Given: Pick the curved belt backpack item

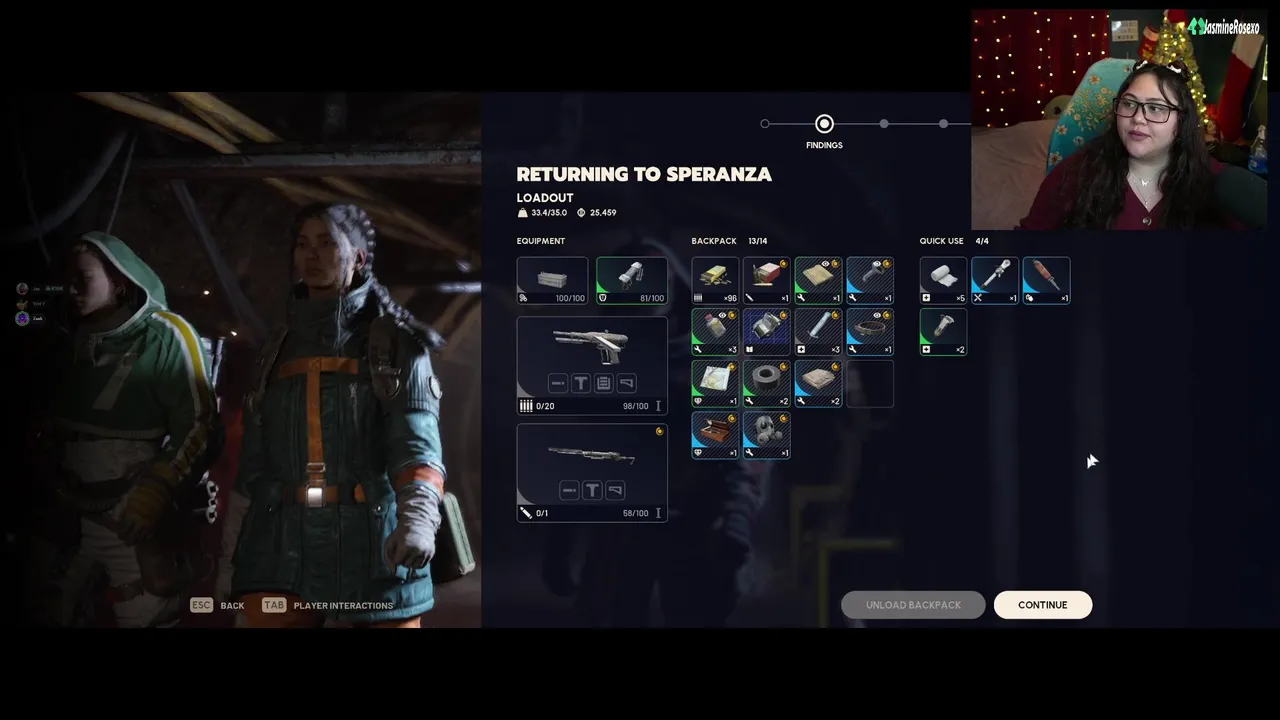Looking at the screenshot, I should 870,332.
